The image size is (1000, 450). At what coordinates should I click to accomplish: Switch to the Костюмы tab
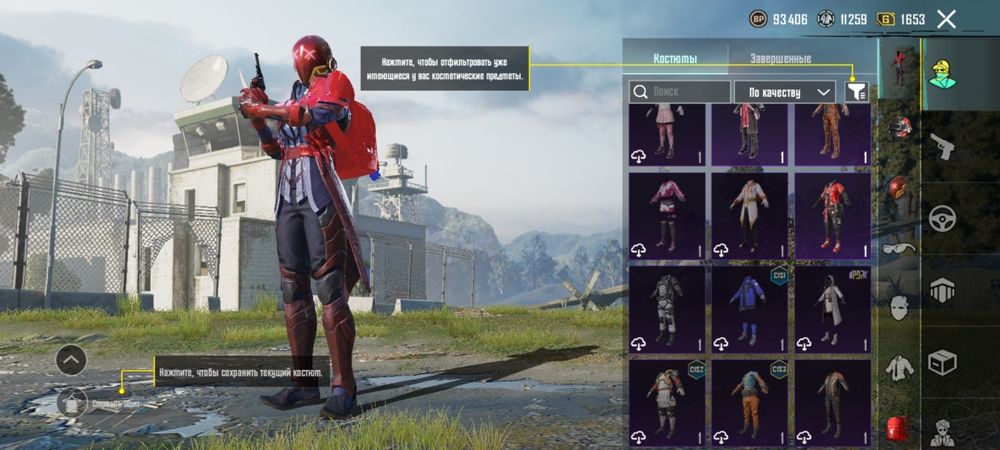675,59
